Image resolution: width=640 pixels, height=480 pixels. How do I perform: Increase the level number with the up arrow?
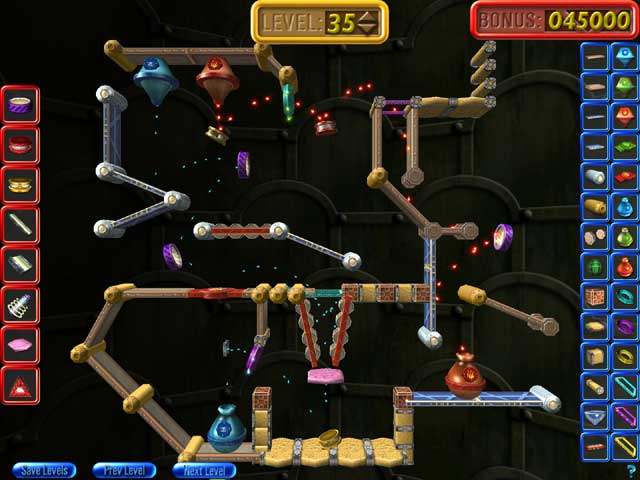coord(369,15)
